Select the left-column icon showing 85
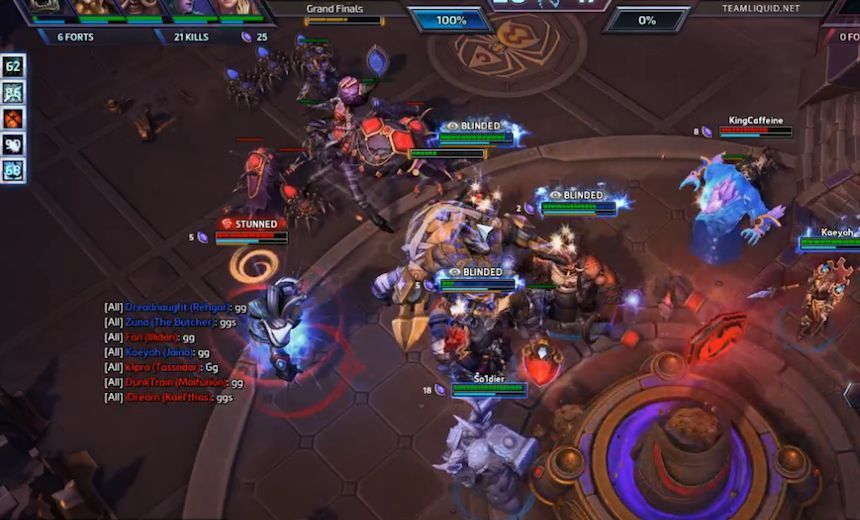Image resolution: width=860 pixels, height=520 pixels. pos(13,93)
